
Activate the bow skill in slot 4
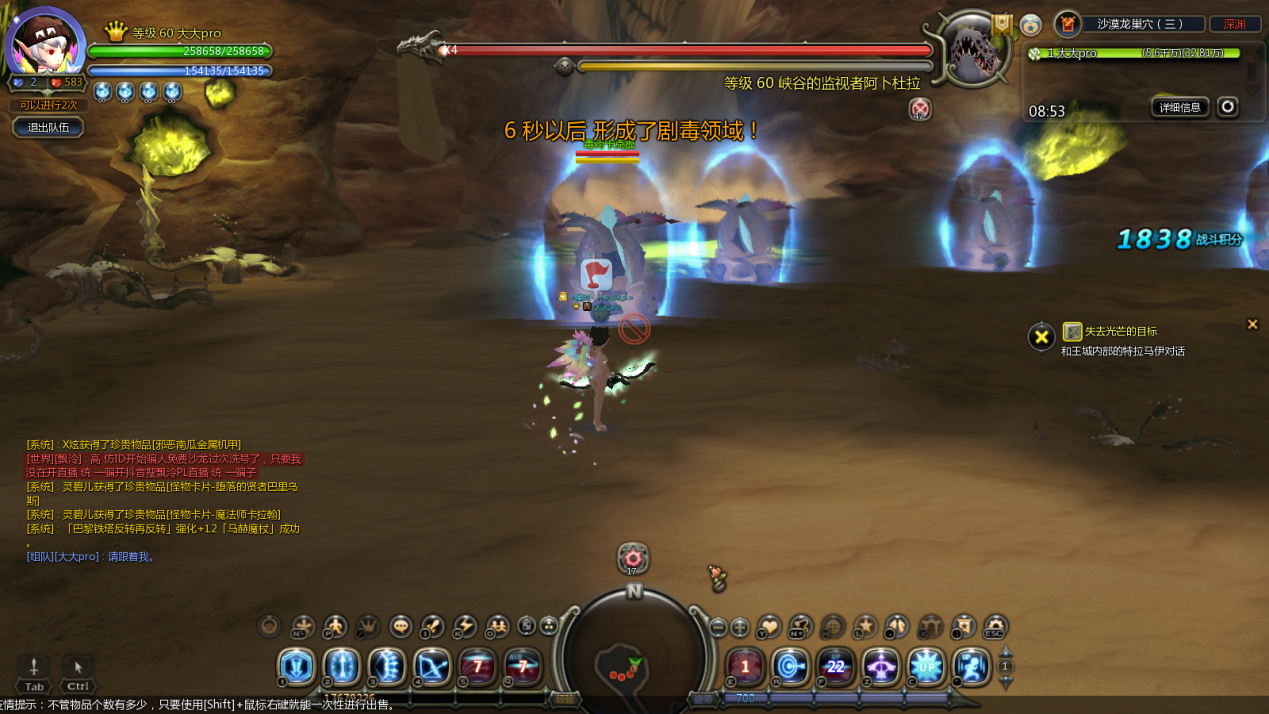coord(432,667)
